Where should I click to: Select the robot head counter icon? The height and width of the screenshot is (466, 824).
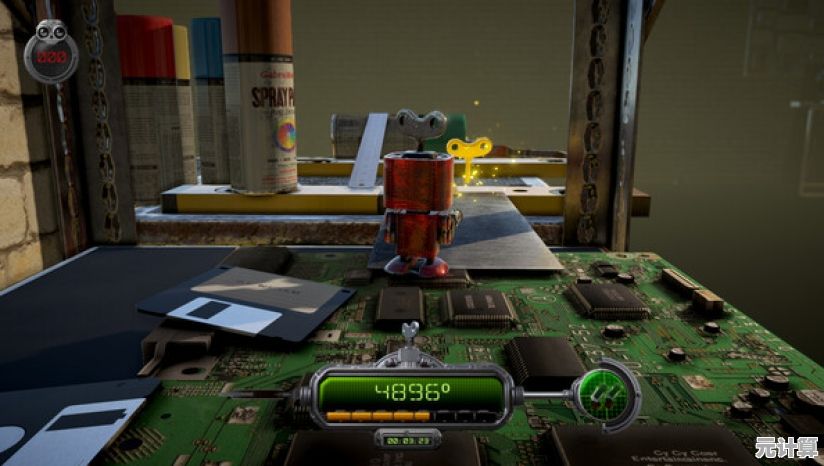click(51, 53)
